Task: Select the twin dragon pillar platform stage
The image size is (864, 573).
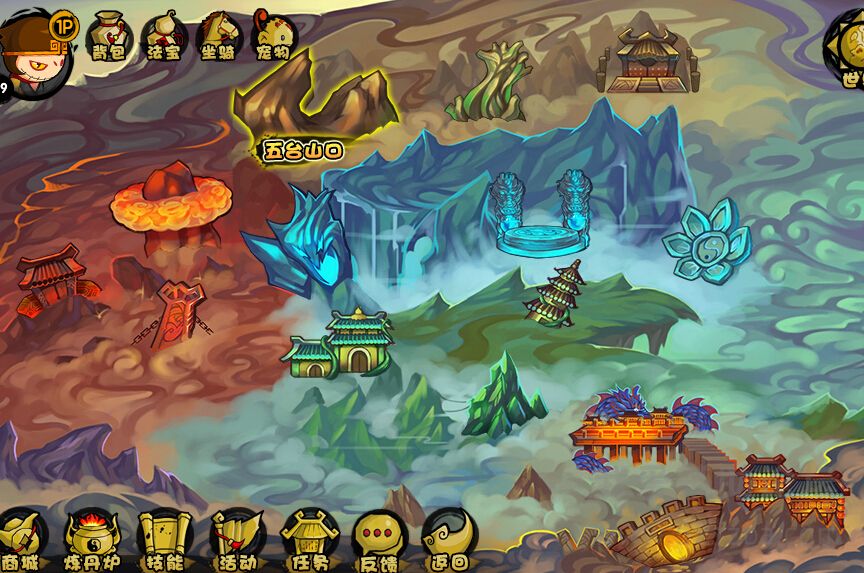Action: pyautogui.click(x=540, y=215)
